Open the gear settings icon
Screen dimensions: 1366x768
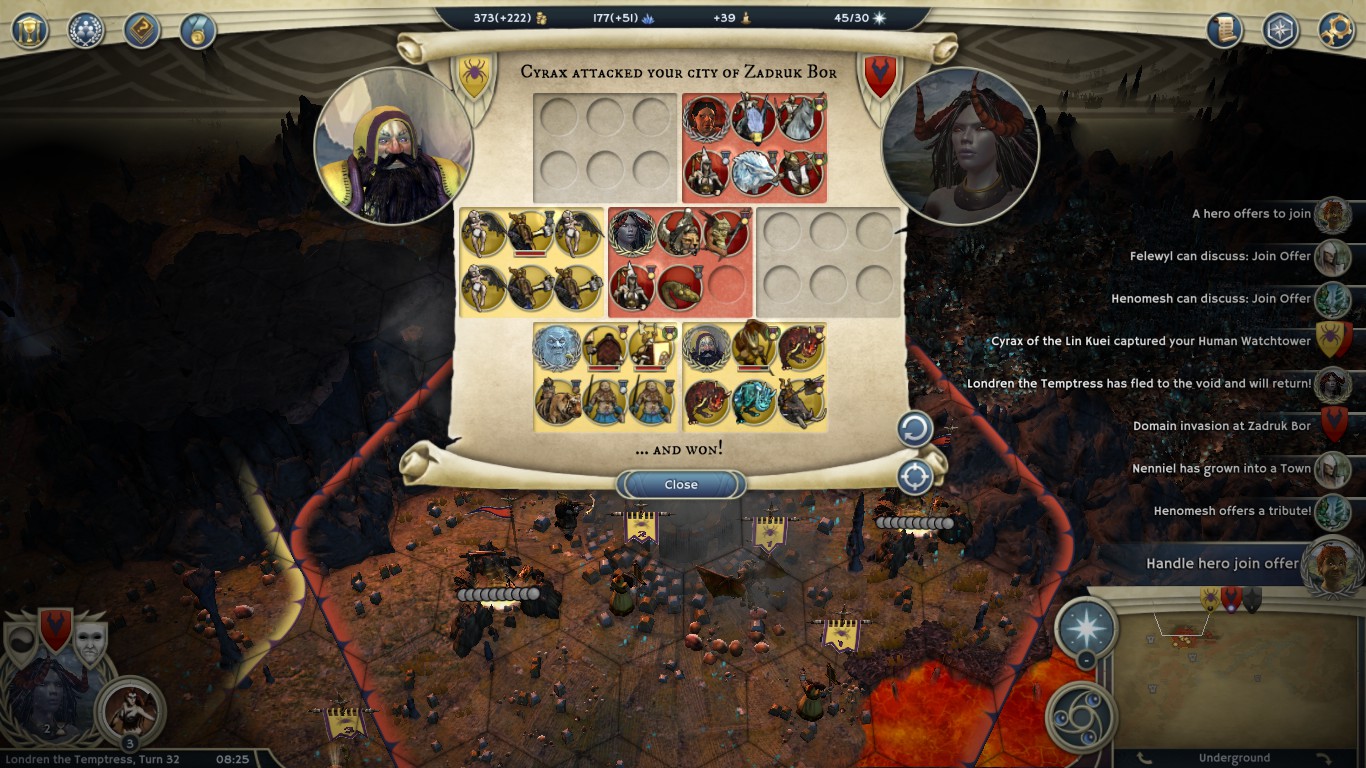pyautogui.click(x=1336, y=30)
